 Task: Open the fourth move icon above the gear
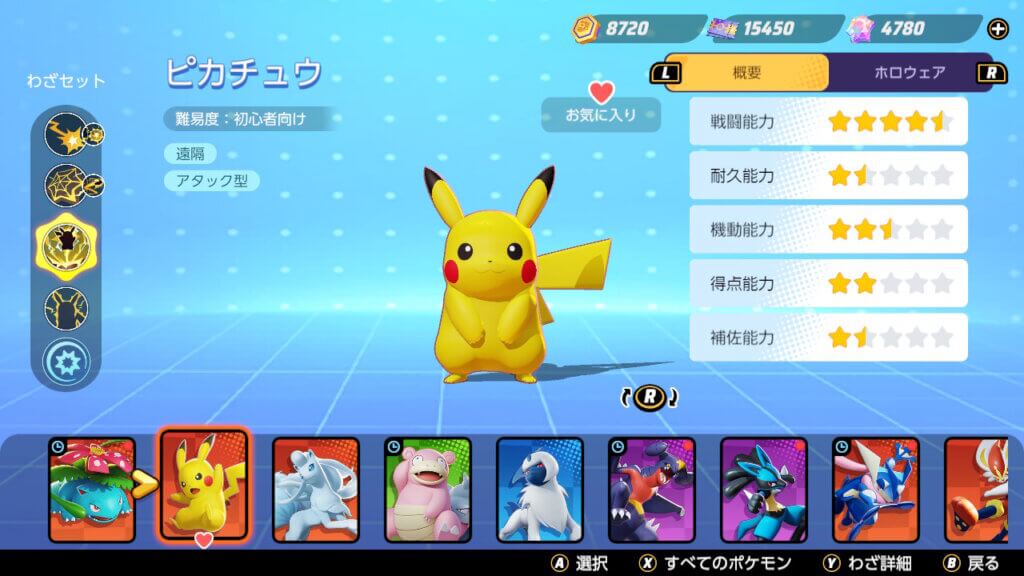pos(66,307)
